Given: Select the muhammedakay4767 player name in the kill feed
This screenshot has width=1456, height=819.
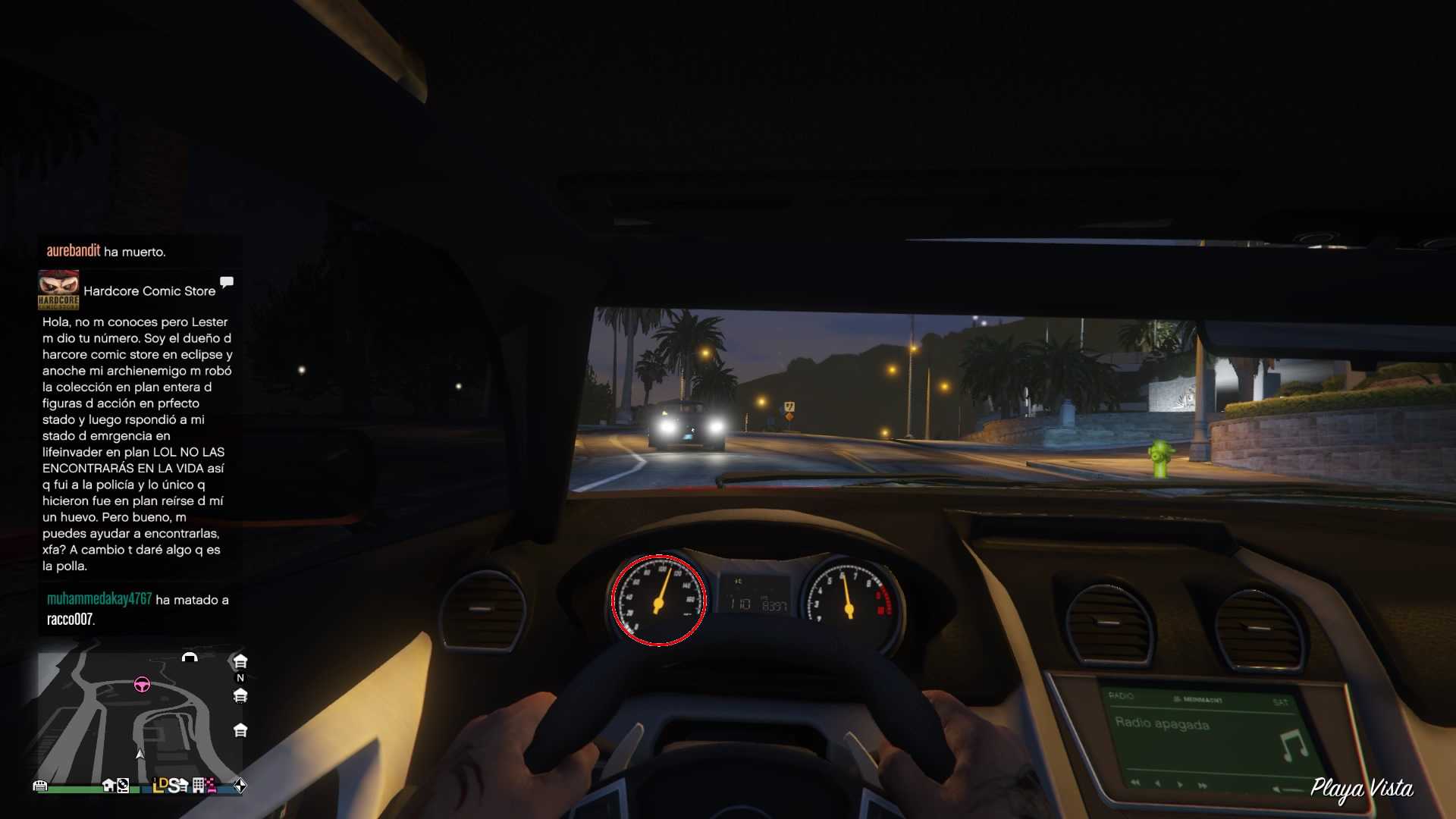Looking at the screenshot, I should 99,599.
